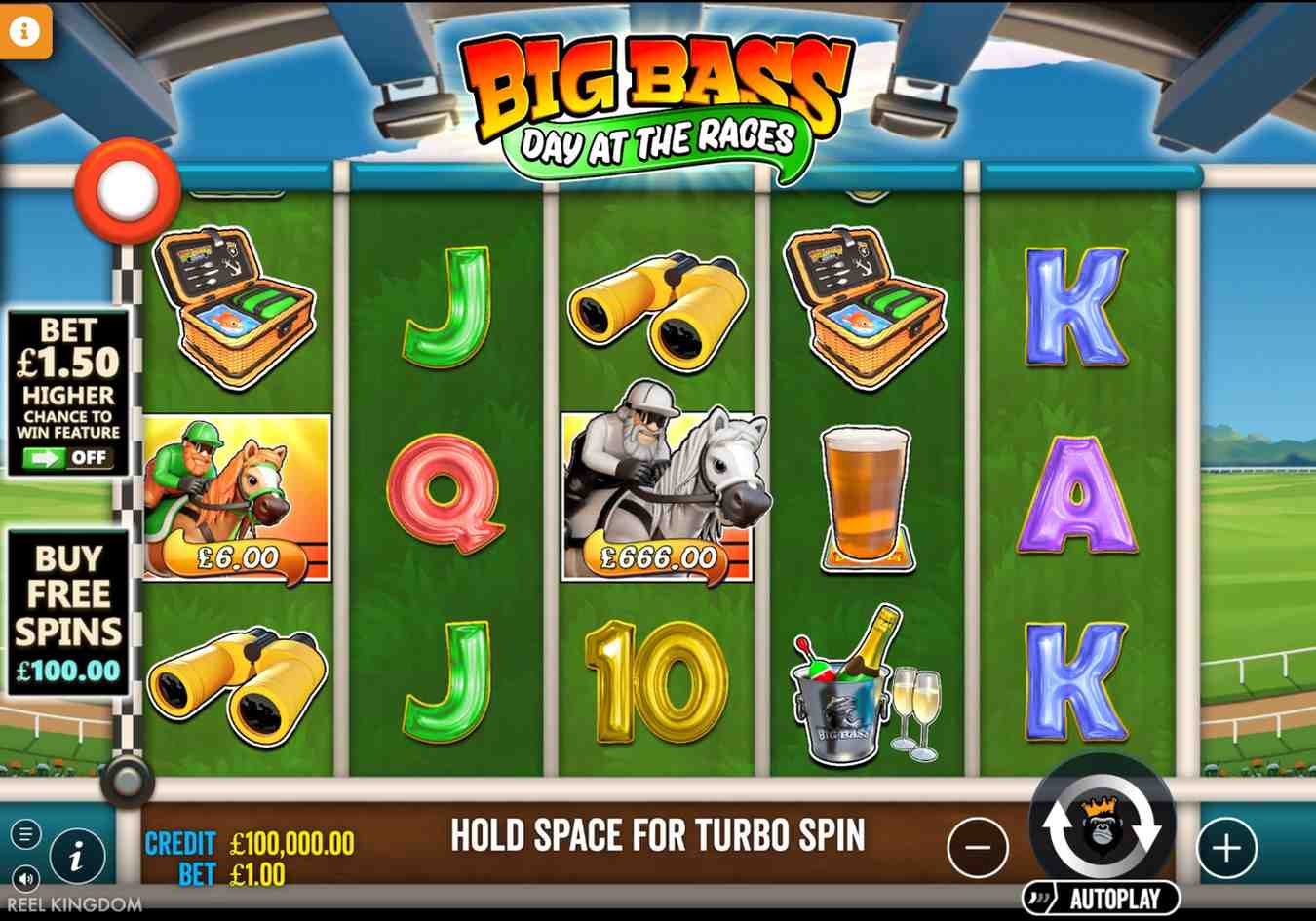The image size is (1316, 921).
Task: Increase the bet with the plus button
Action: click(x=1225, y=846)
